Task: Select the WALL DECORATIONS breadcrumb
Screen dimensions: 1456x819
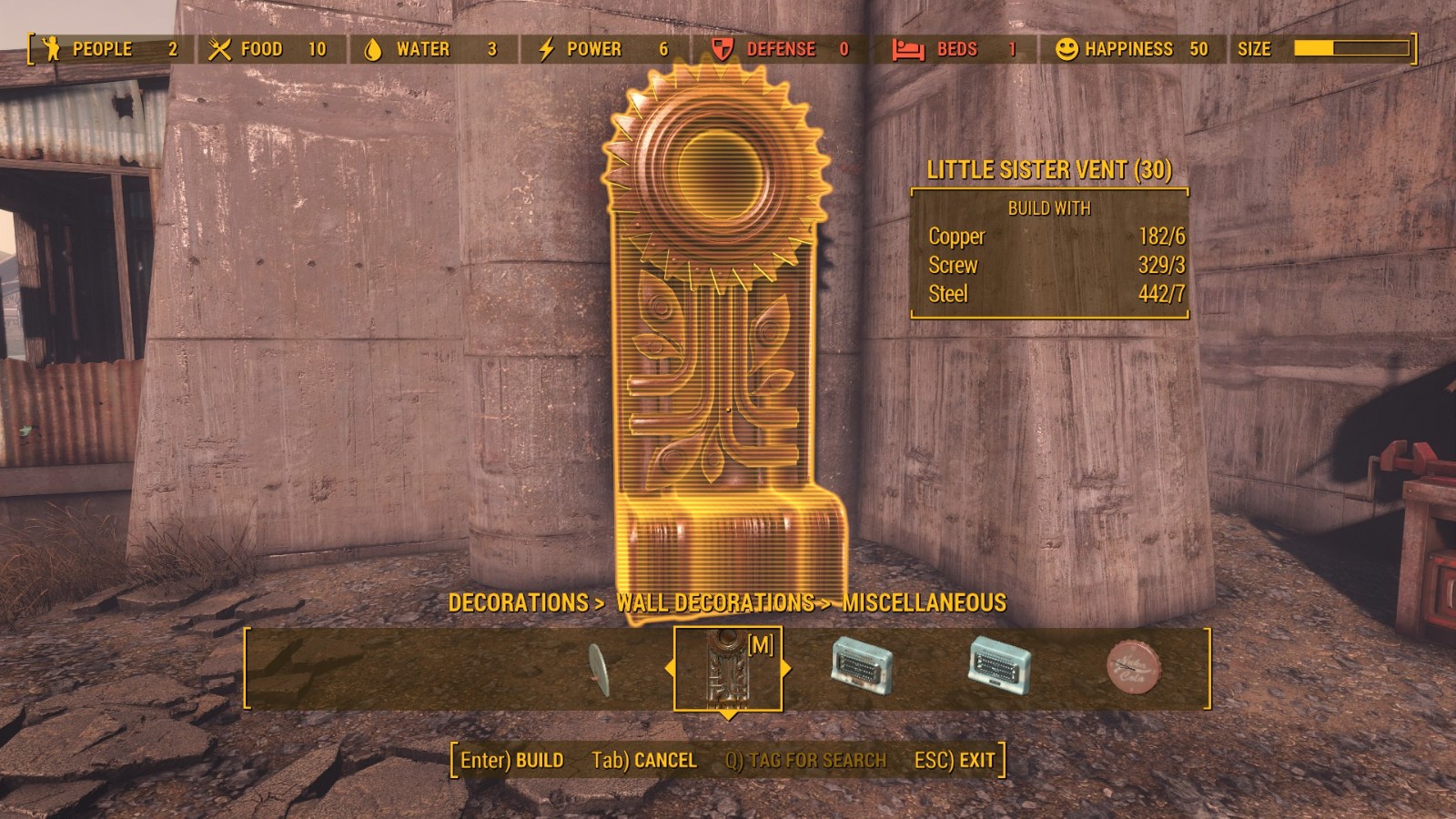Action: coord(714,602)
